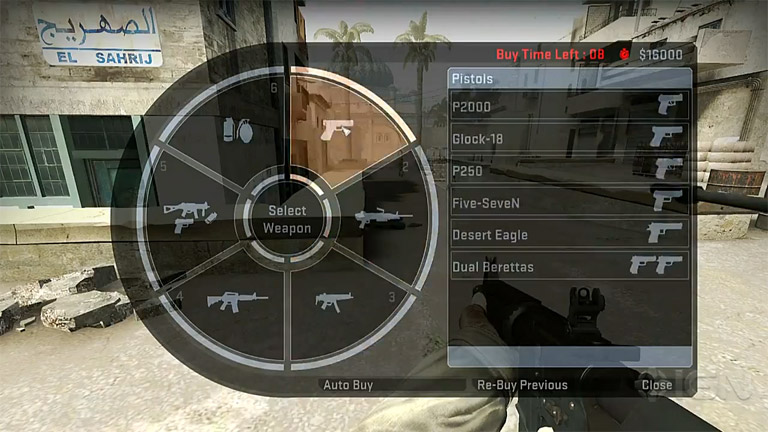768x432 pixels.
Task: Purchase the Dual Berettas
Action: click(569, 266)
